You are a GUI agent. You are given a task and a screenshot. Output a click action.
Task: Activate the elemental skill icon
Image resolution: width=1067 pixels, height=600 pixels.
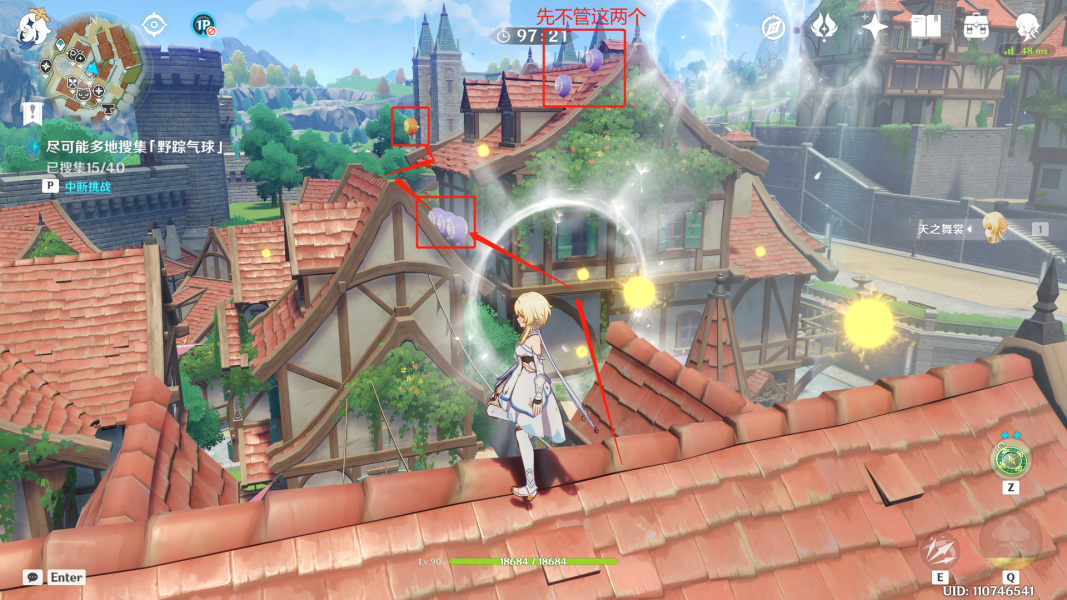(x=940, y=549)
